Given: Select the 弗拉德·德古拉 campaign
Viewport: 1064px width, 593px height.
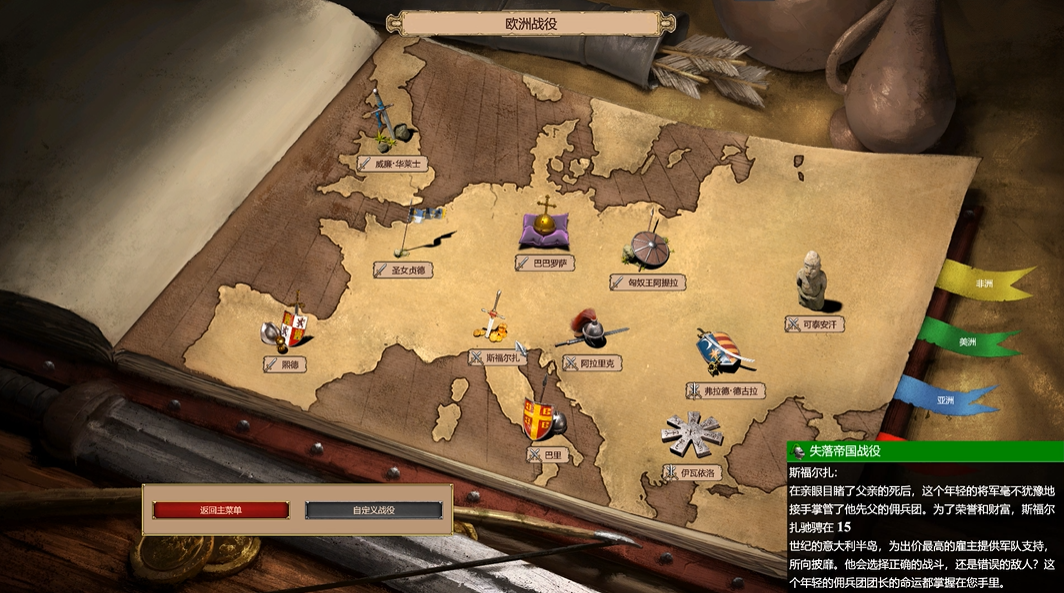Looking at the screenshot, I should tap(726, 390).
